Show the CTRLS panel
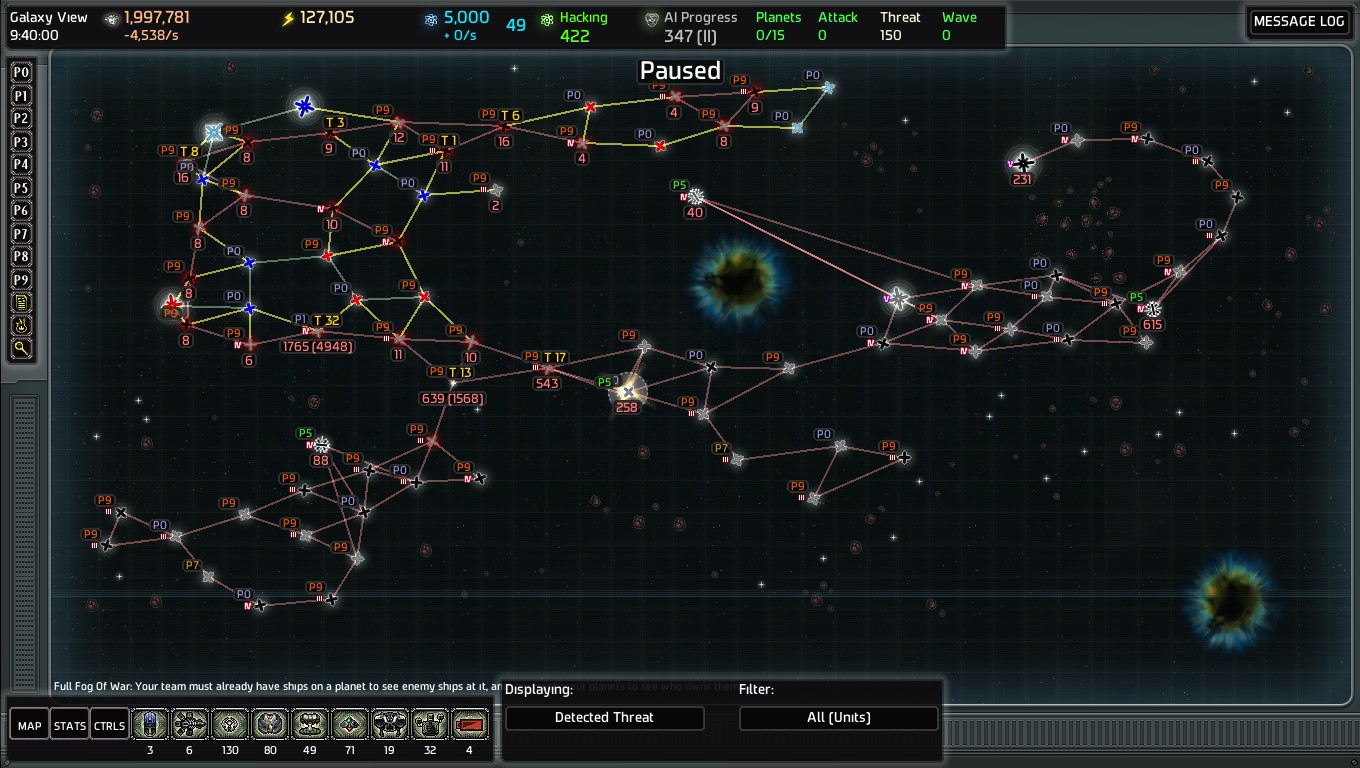The image size is (1360, 768). pyautogui.click(x=109, y=725)
